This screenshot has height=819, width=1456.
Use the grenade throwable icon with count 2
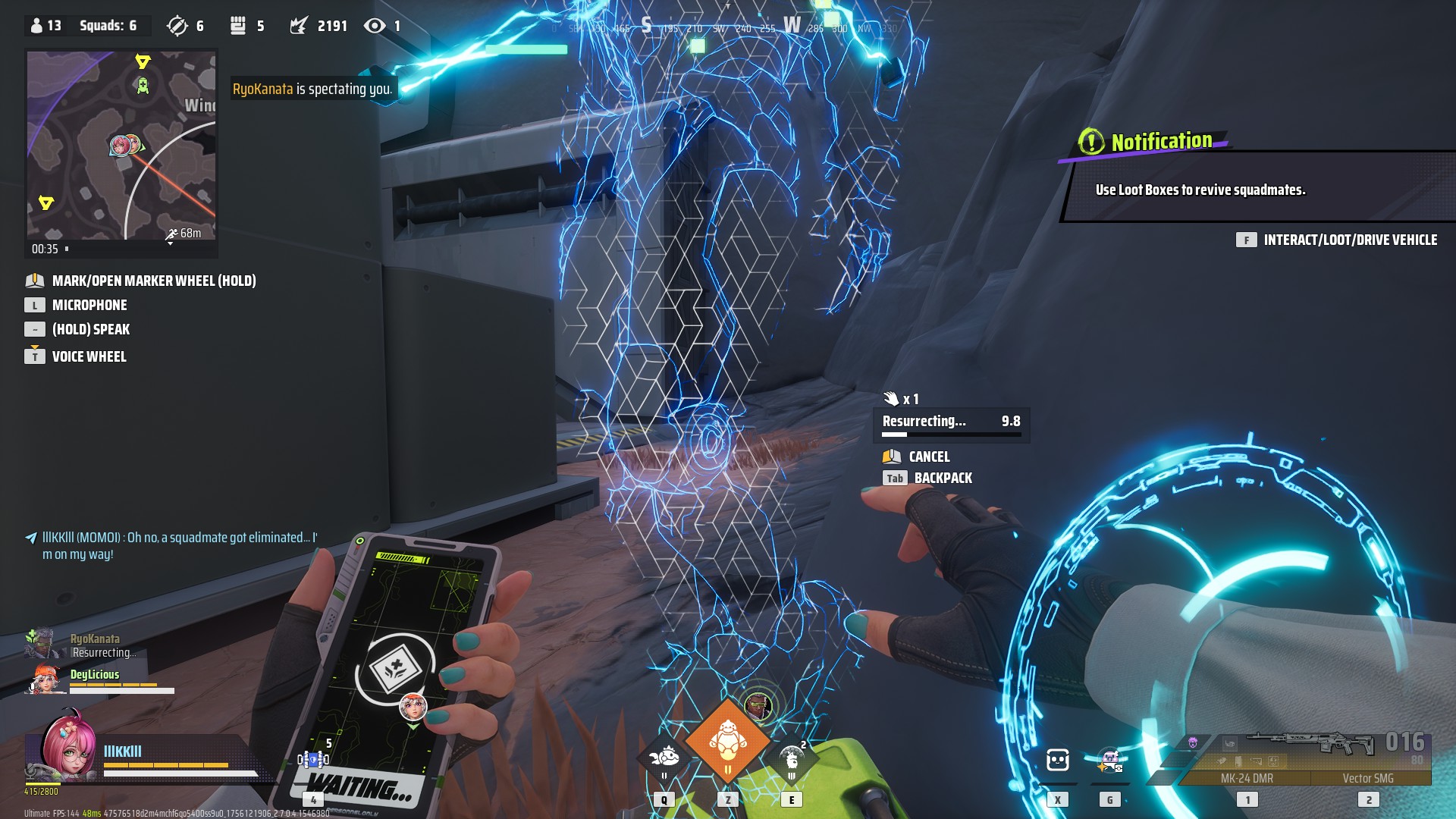792,756
